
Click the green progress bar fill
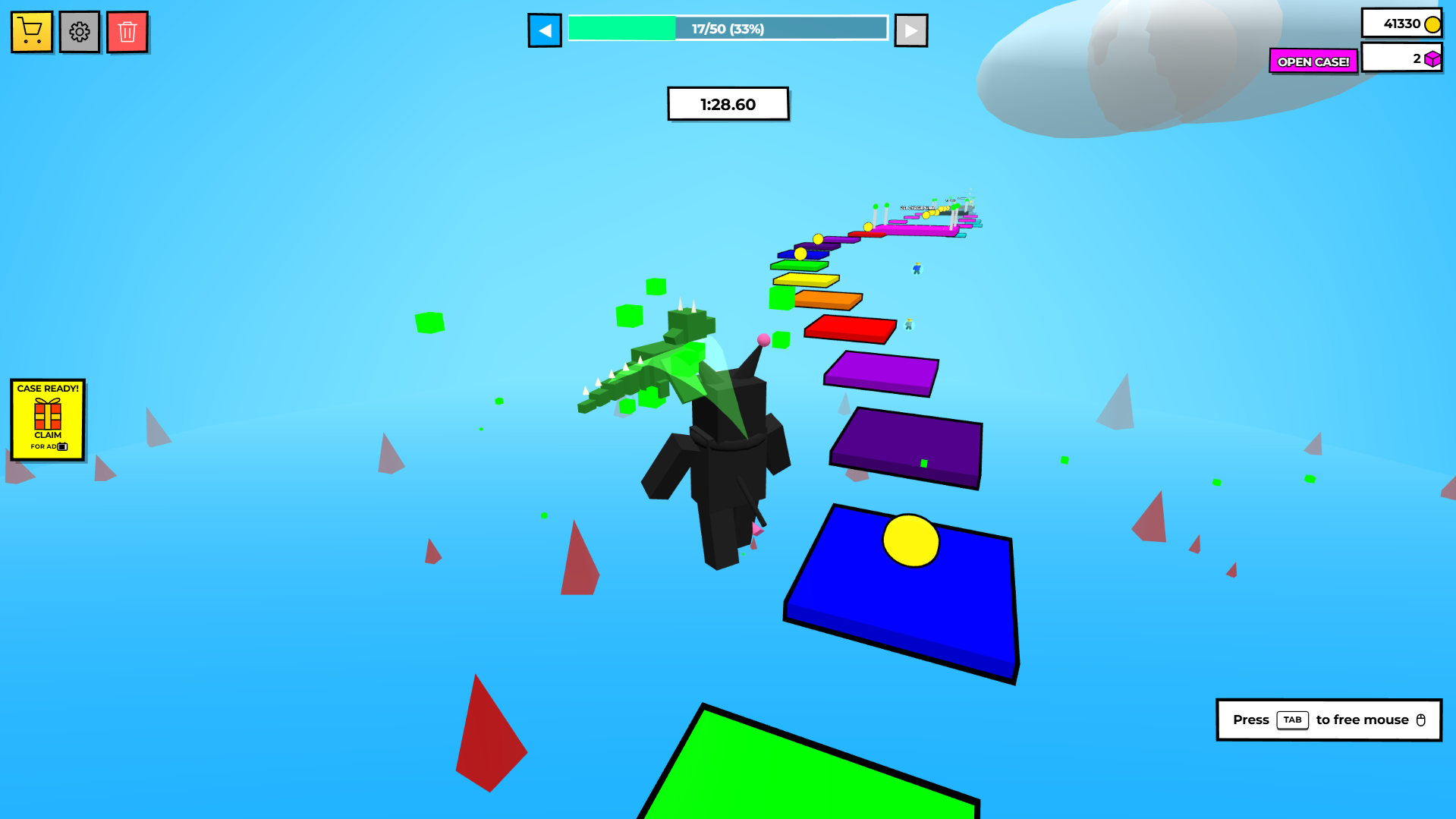(622, 27)
